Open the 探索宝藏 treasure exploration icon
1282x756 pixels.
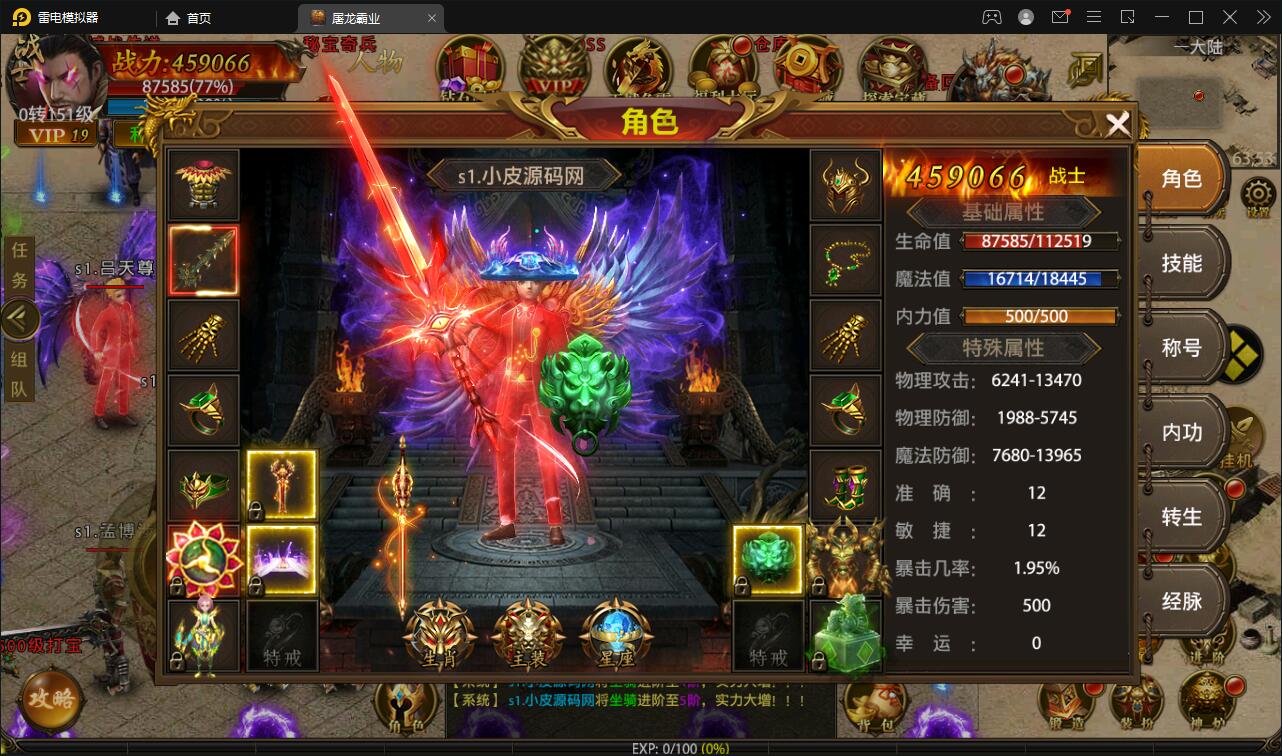(x=889, y=63)
